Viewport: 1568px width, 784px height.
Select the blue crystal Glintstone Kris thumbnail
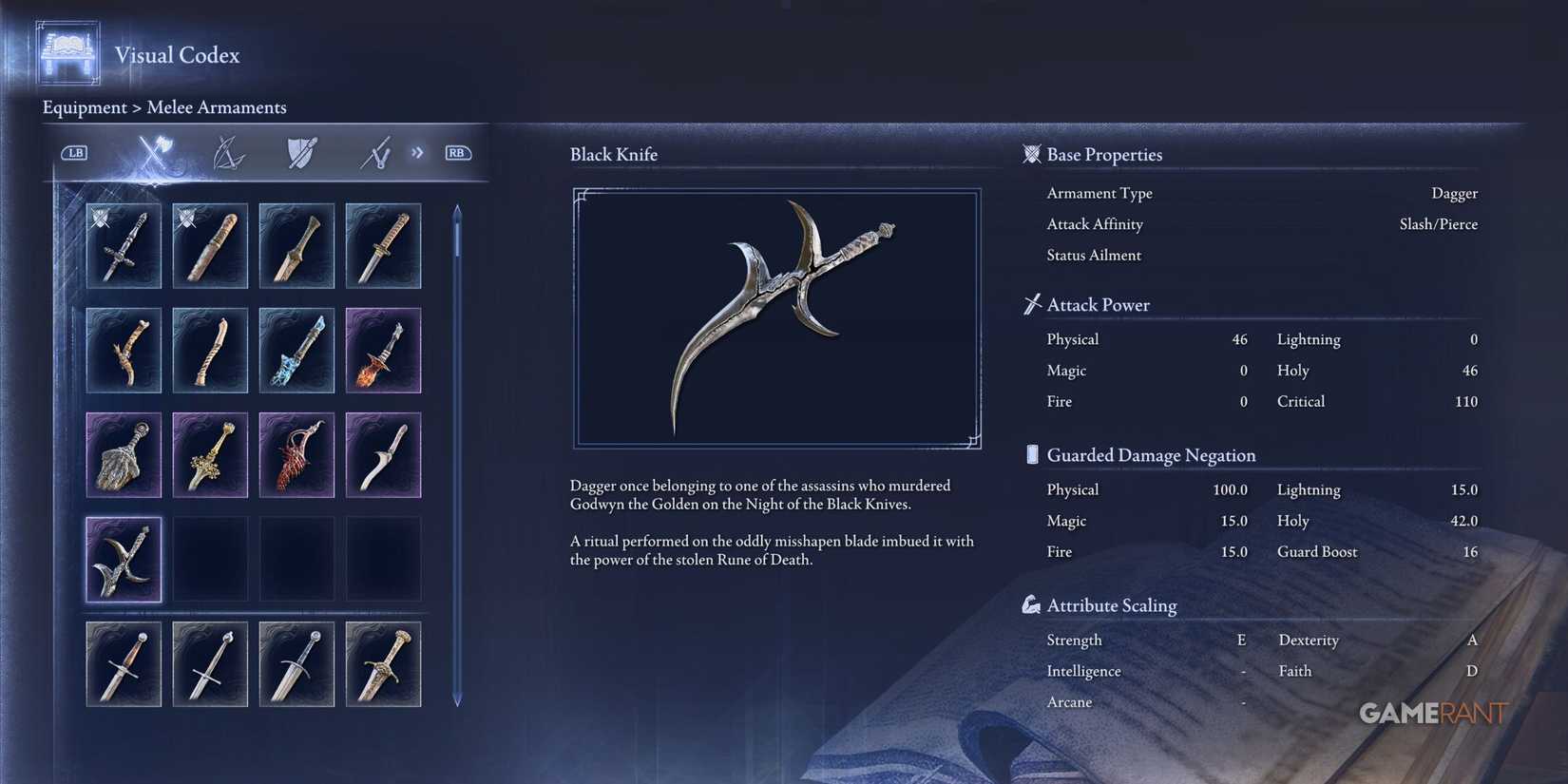[x=296, y=351]
